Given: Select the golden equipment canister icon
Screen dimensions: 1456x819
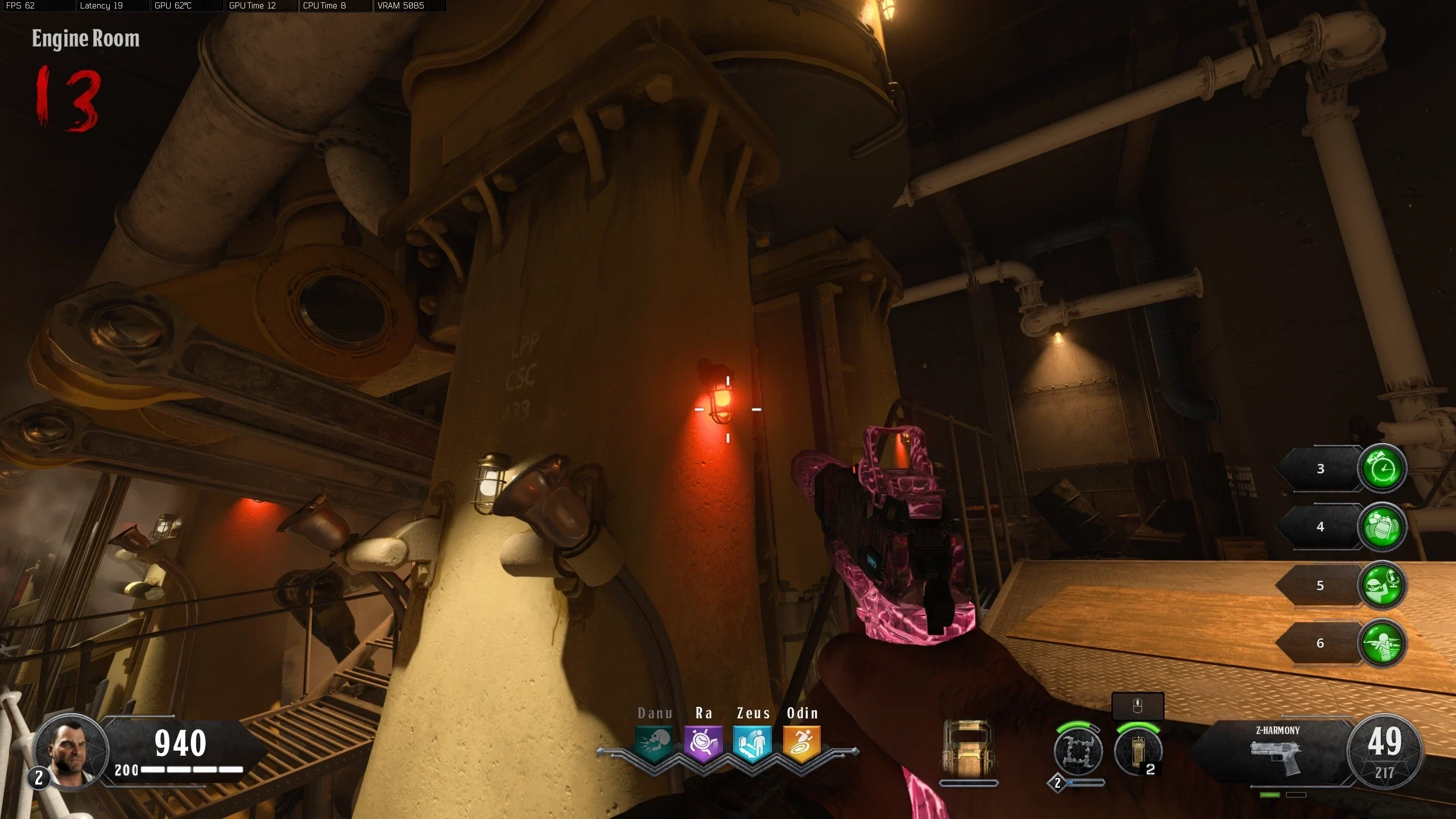Looking at the screenshot, I should coord(1137,752).
